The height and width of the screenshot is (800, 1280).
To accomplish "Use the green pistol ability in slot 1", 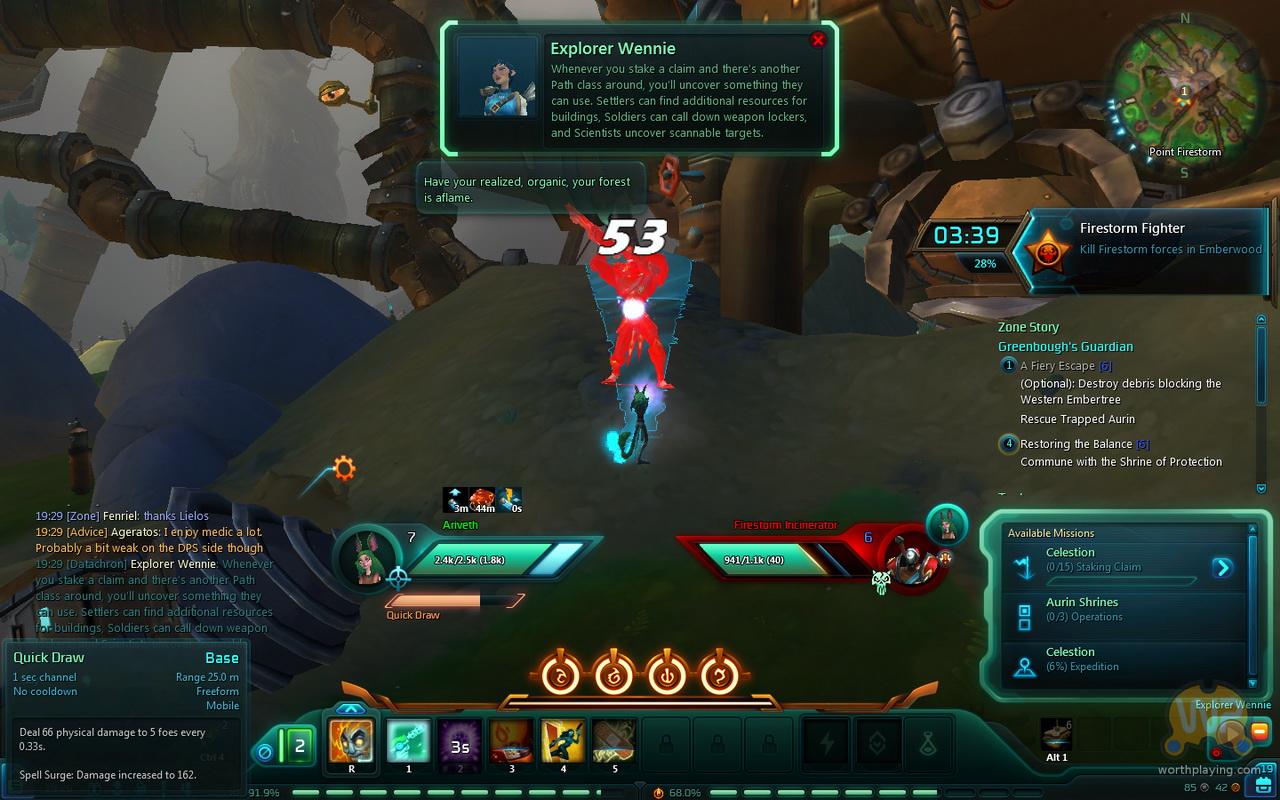I will 408,742.
